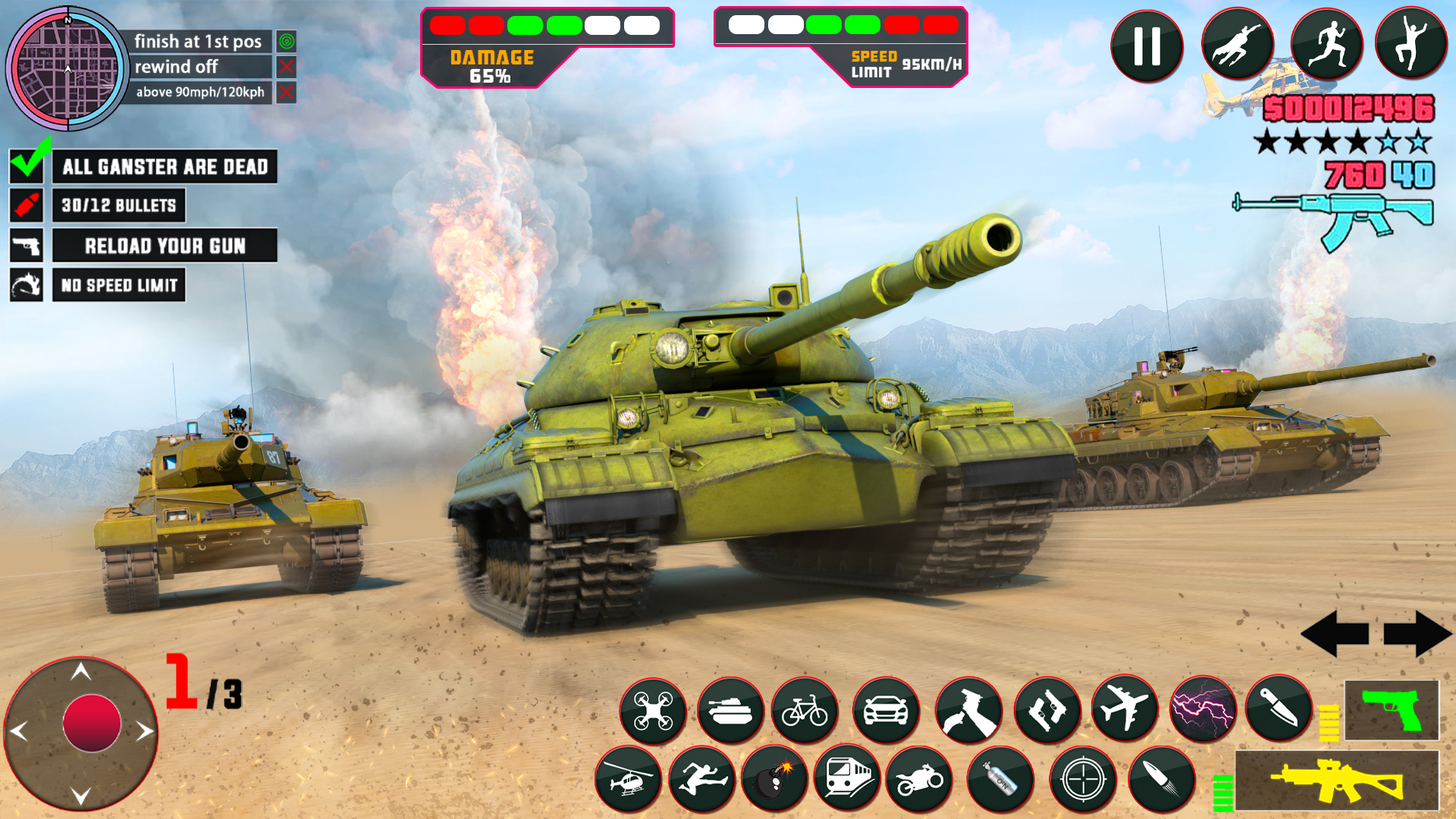Select the drone icon from vehicle bar
1456x819 pixels.
(x=653, y=711)
